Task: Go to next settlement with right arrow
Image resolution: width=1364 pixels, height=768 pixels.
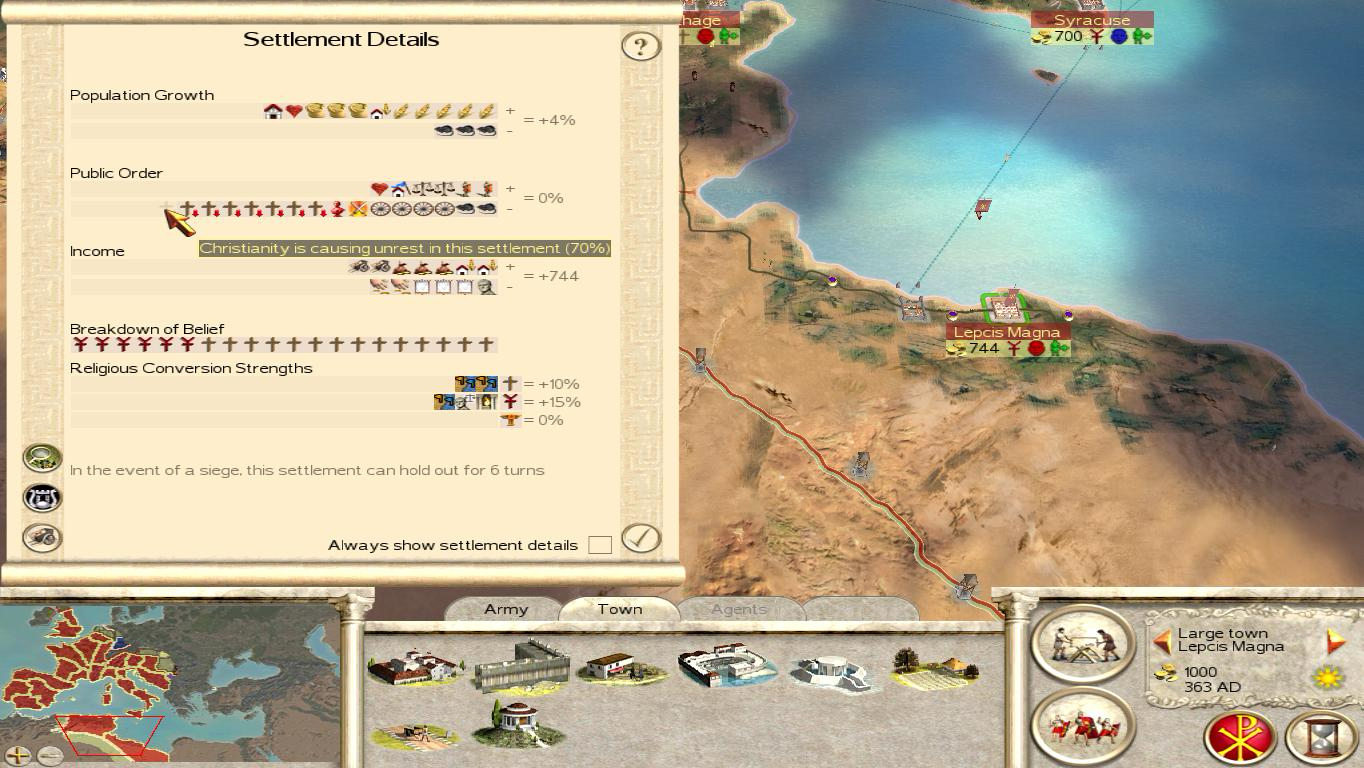Action: coord(1336,641)
